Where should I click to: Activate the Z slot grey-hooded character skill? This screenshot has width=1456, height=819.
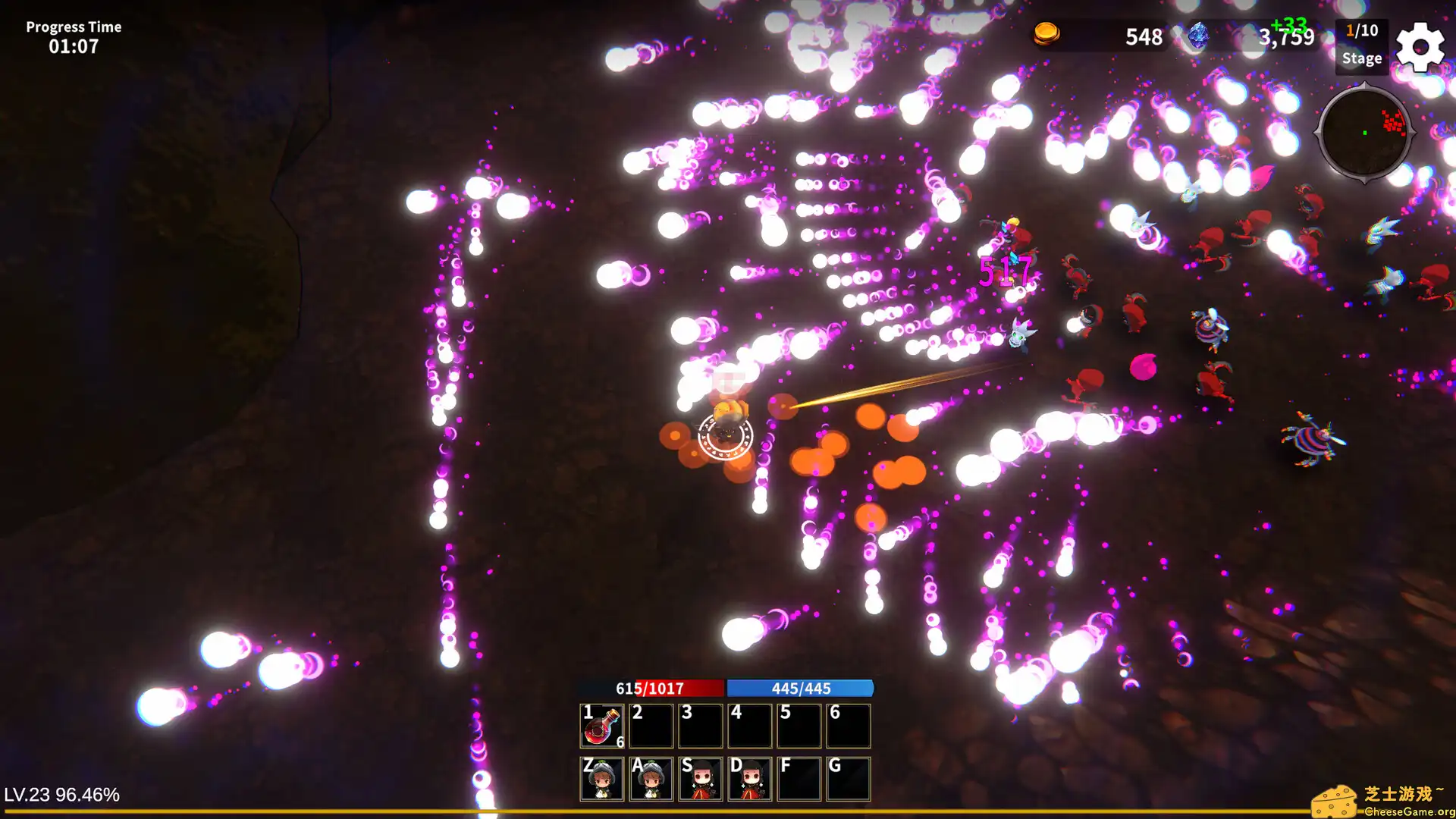tap(602, 779)
